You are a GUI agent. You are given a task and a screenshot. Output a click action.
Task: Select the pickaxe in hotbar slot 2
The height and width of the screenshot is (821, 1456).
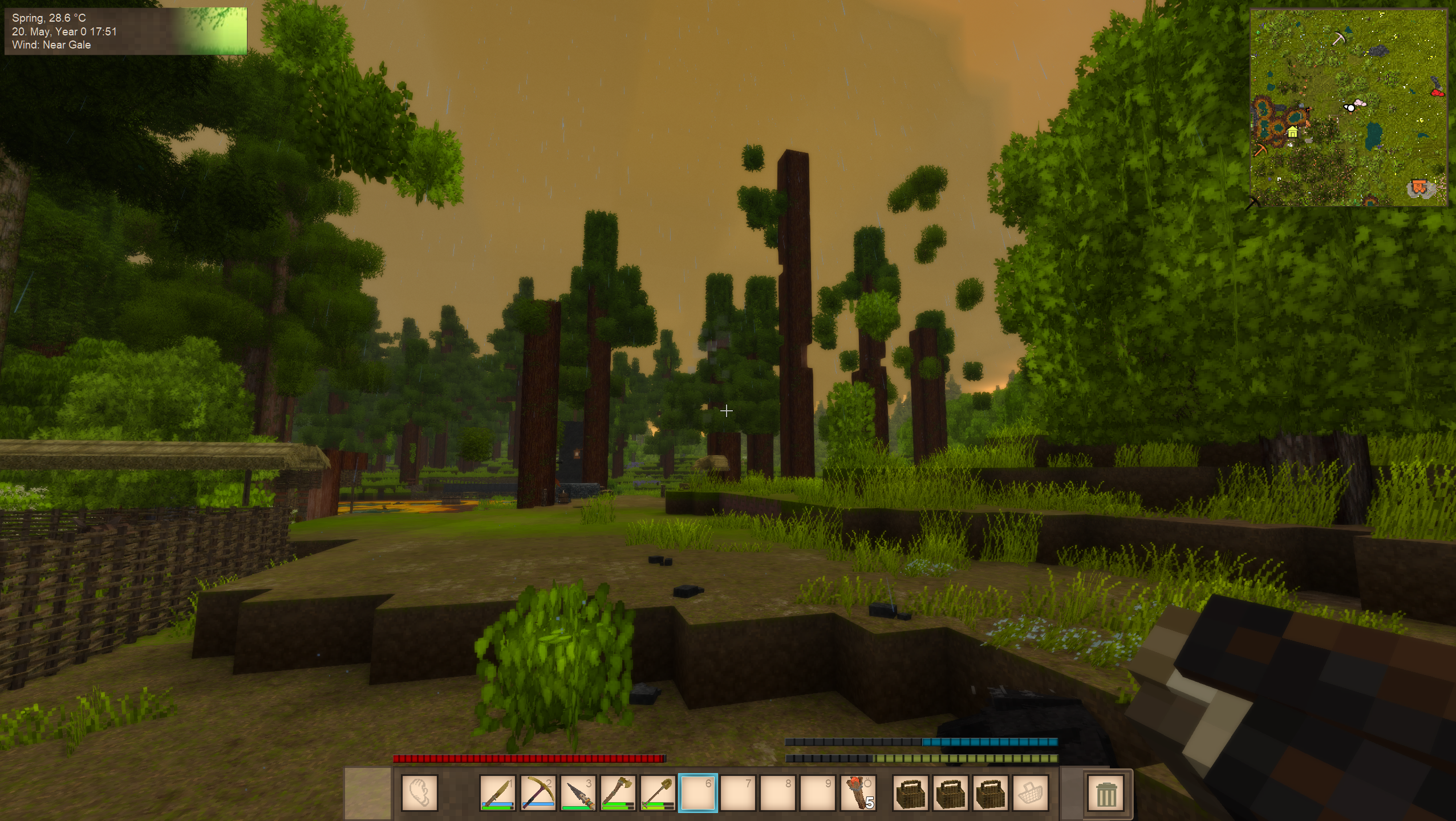click(537, 792)
